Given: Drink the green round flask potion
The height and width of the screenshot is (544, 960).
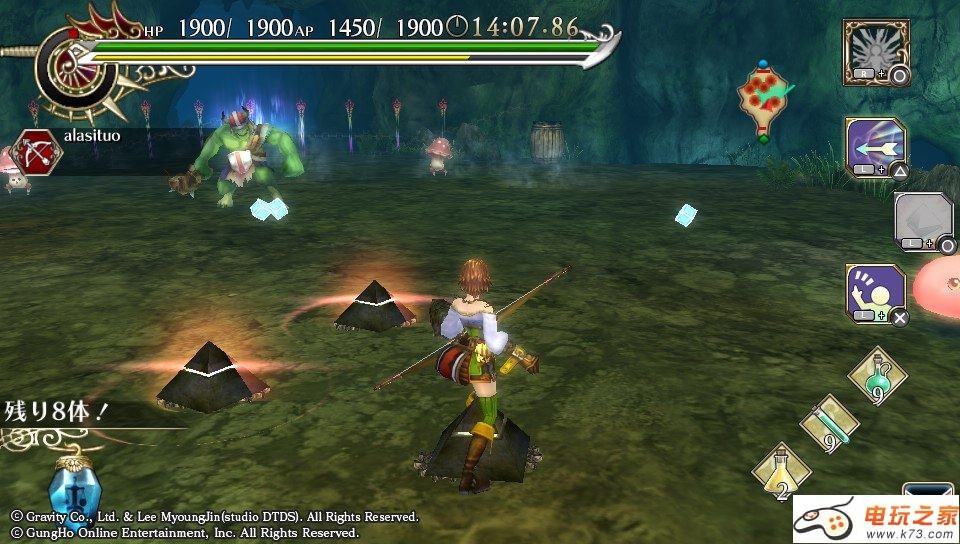Looking at the screenshot, I should pyautogui.click(x=877, y=378).
